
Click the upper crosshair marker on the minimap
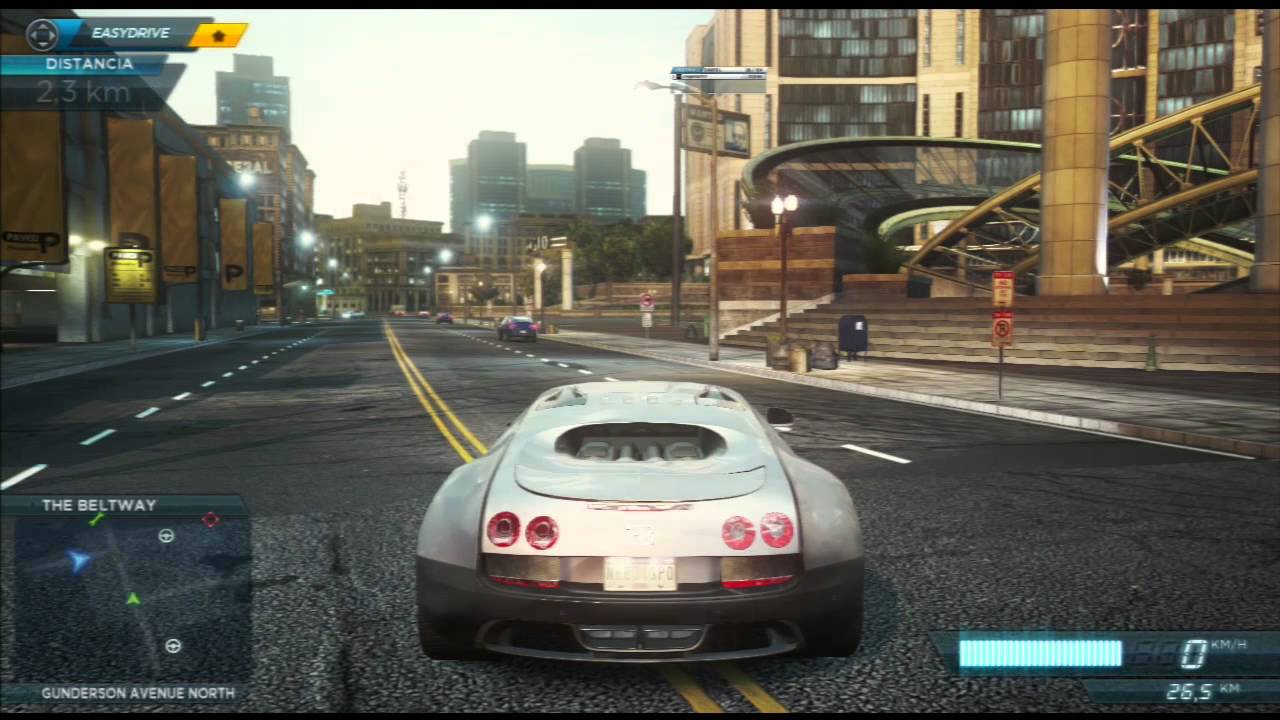click(166, 536)
